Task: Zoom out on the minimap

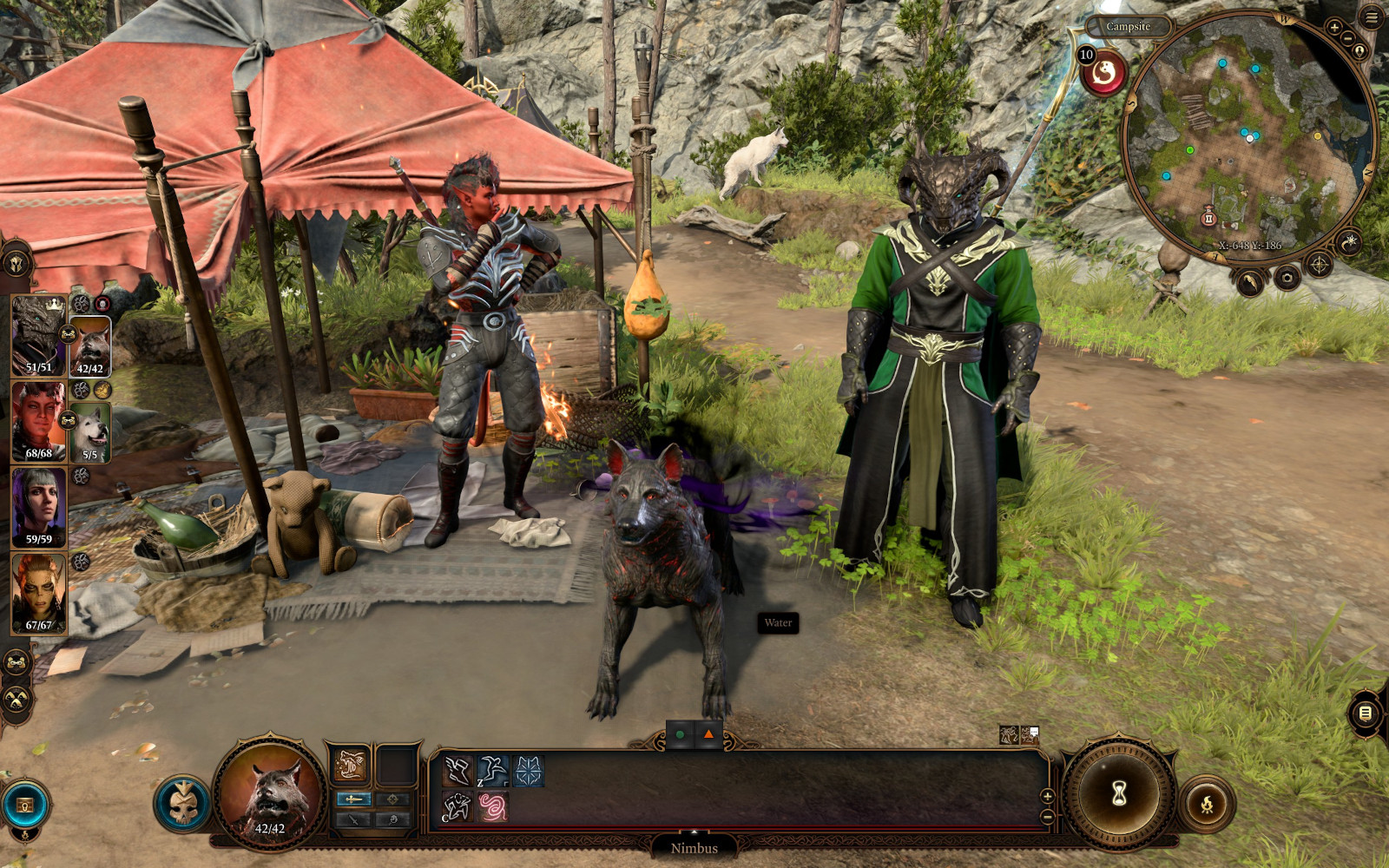Action: 1348,39
